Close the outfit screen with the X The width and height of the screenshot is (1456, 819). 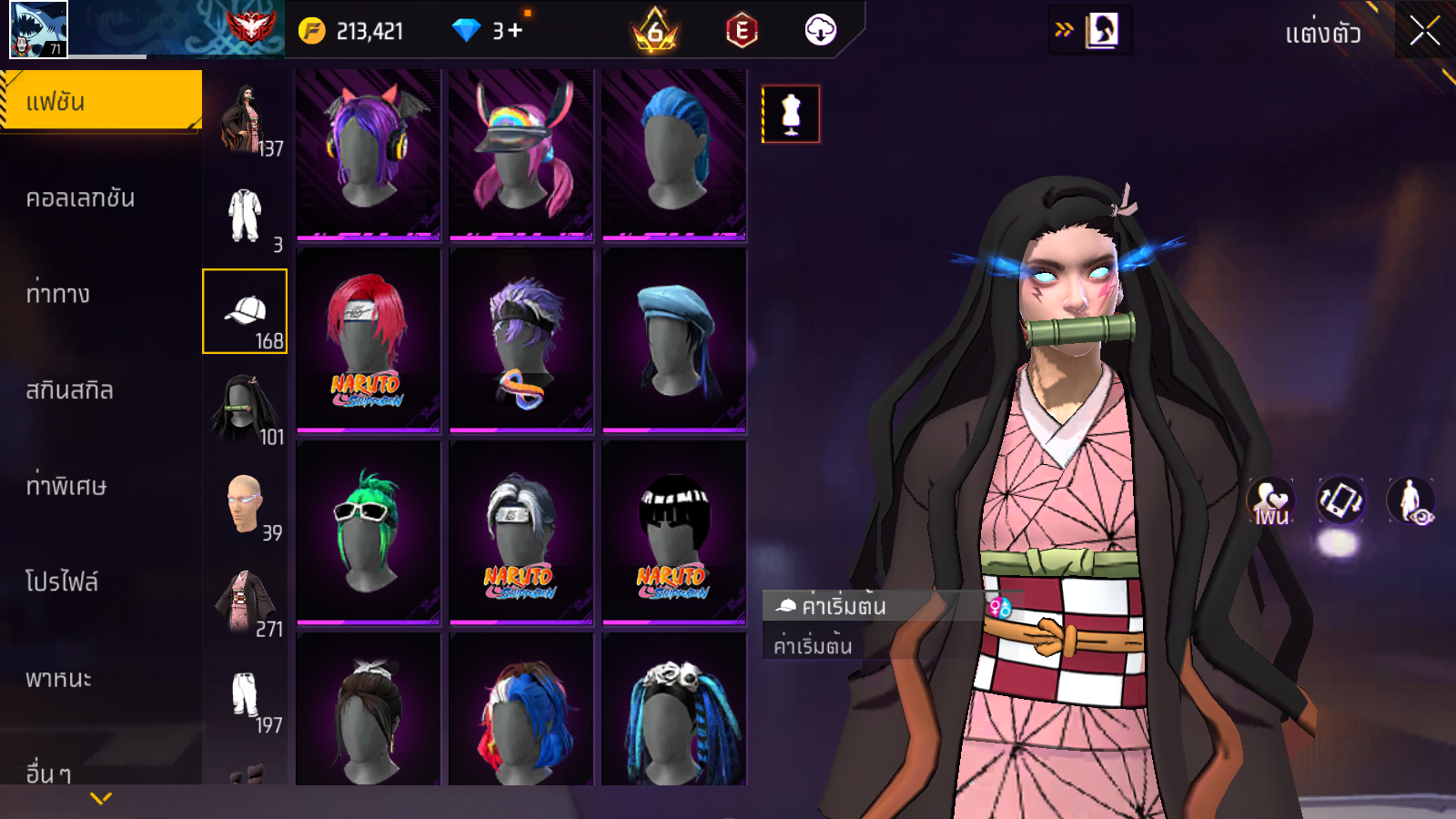1424,32
